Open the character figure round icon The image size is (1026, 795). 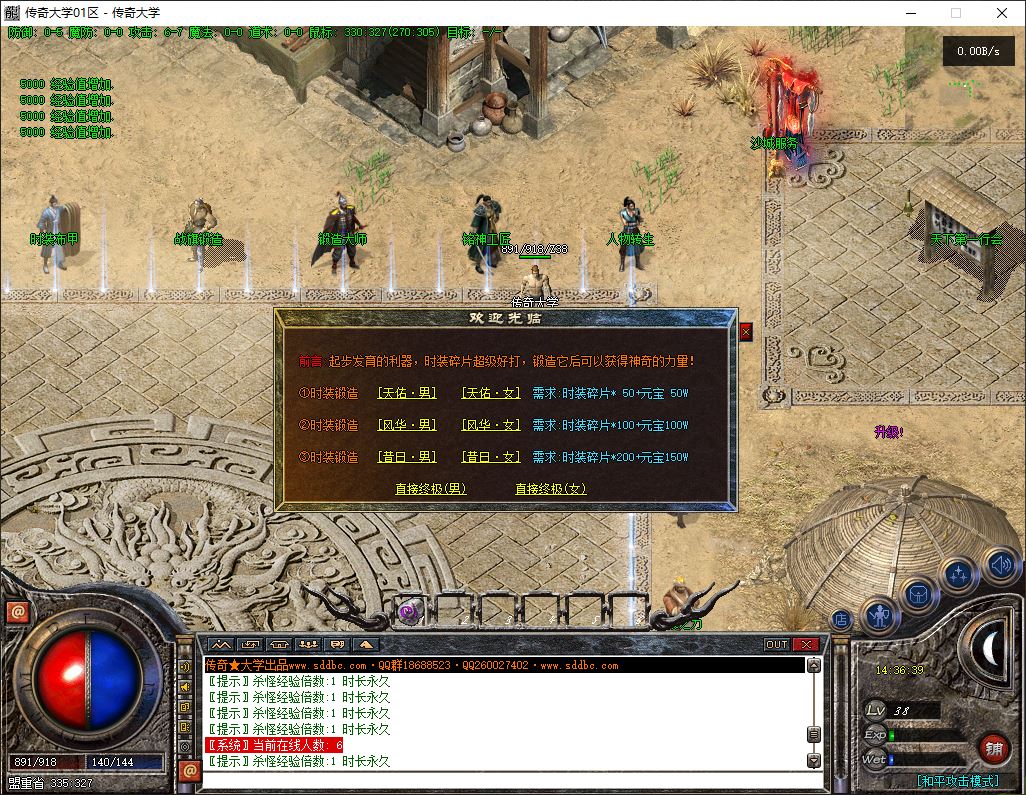coord(880,615)
